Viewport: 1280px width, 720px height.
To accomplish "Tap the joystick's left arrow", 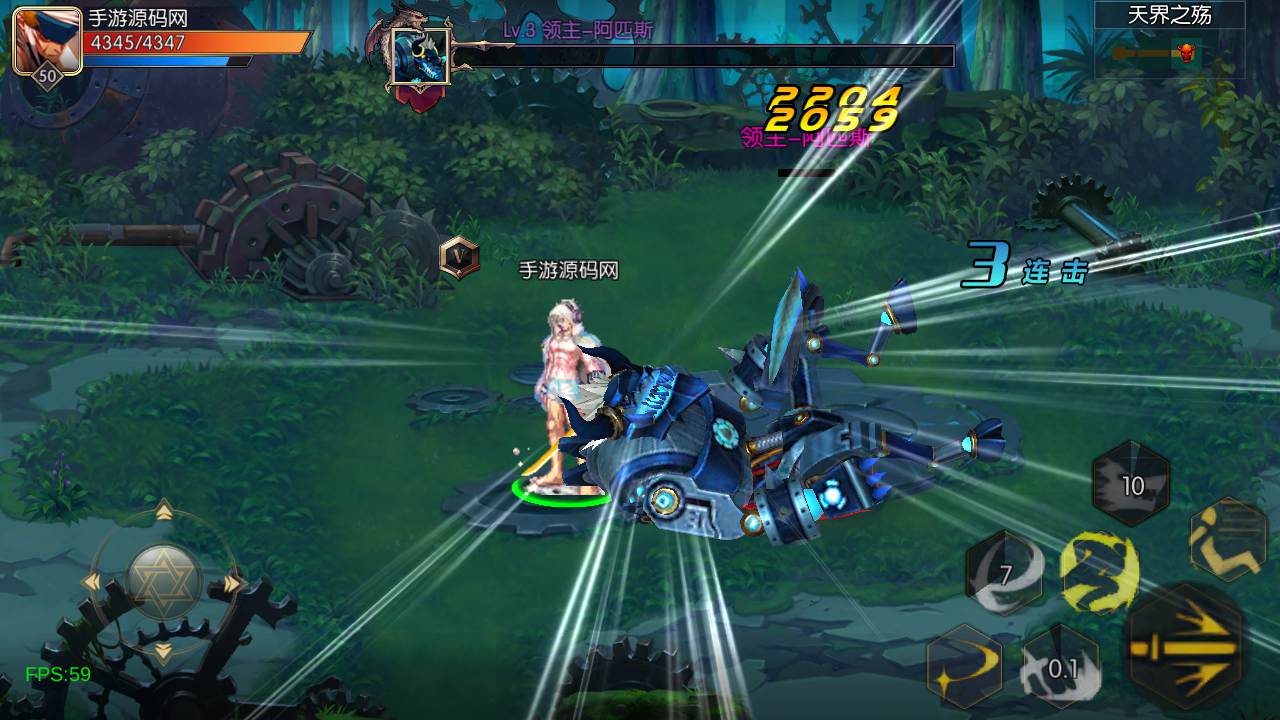I will [92, 583].
